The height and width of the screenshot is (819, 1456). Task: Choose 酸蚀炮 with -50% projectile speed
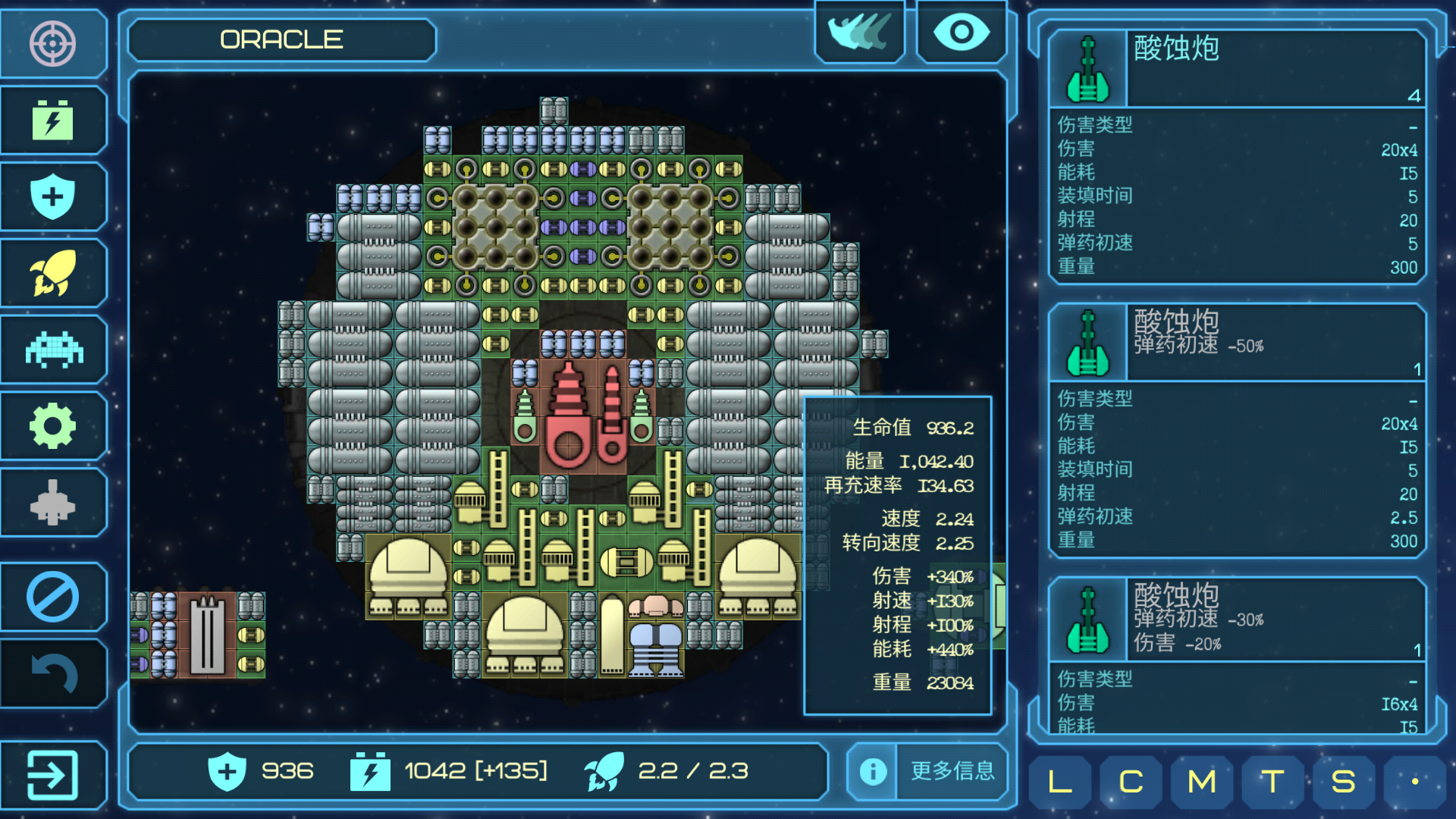click(x=1237, y=342)
